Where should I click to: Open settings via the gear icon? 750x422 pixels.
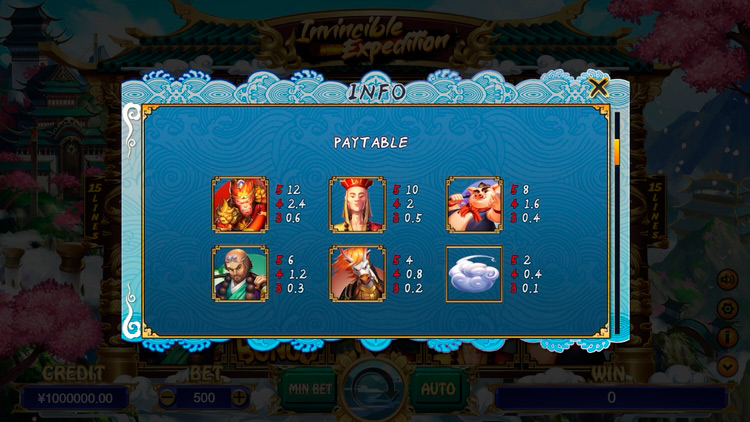pos(728,309)
